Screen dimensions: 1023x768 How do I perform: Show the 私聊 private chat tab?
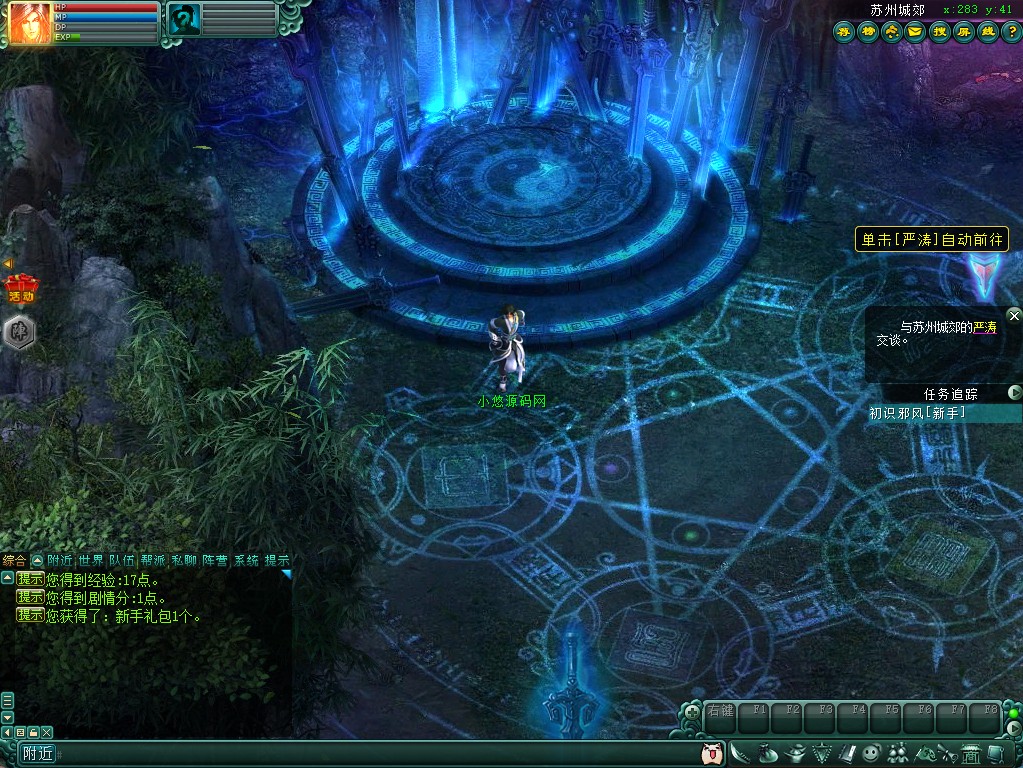183,561
